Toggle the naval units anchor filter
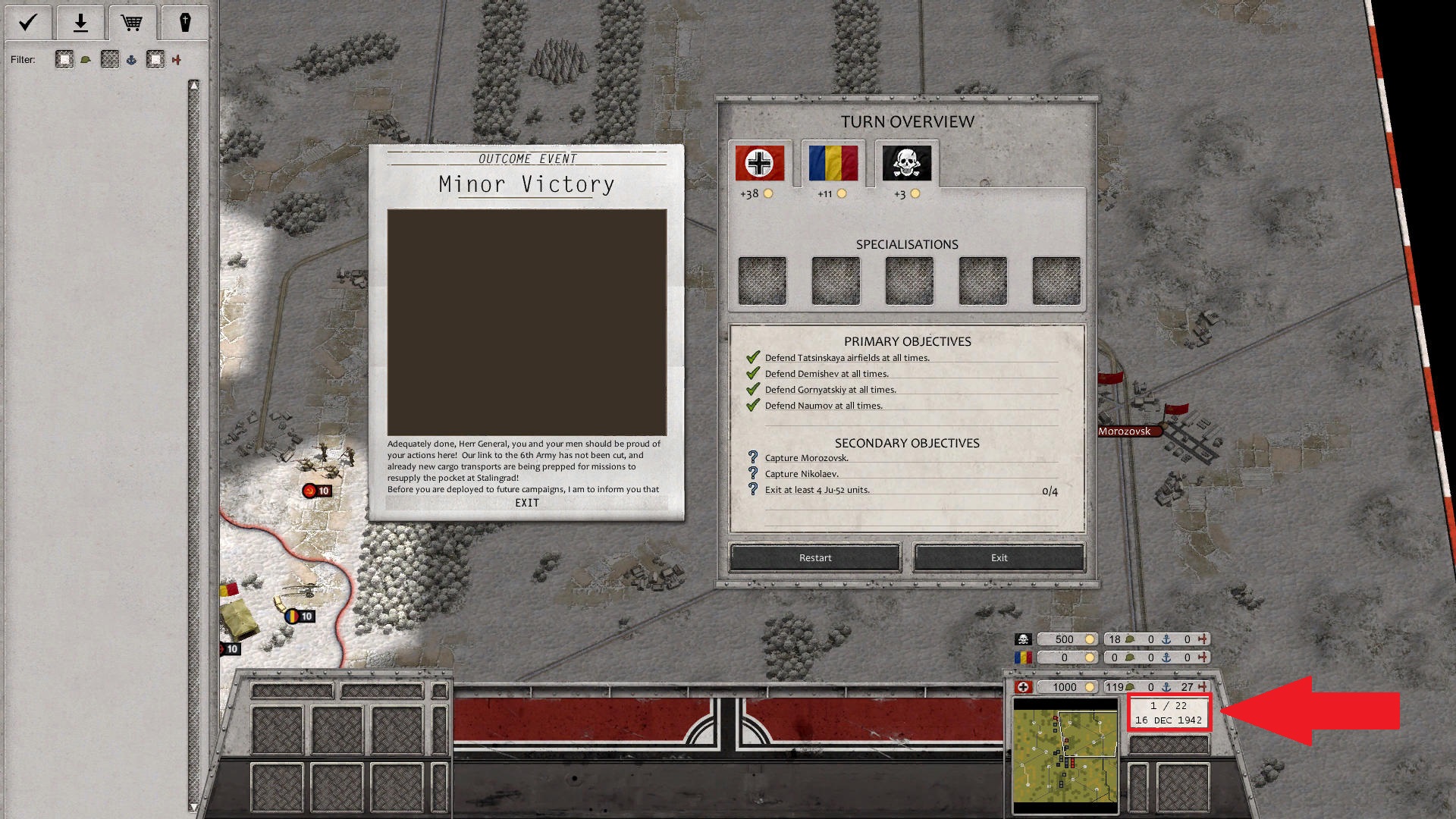The height and width of the screenshot is (819, 1456). (111, 60)
